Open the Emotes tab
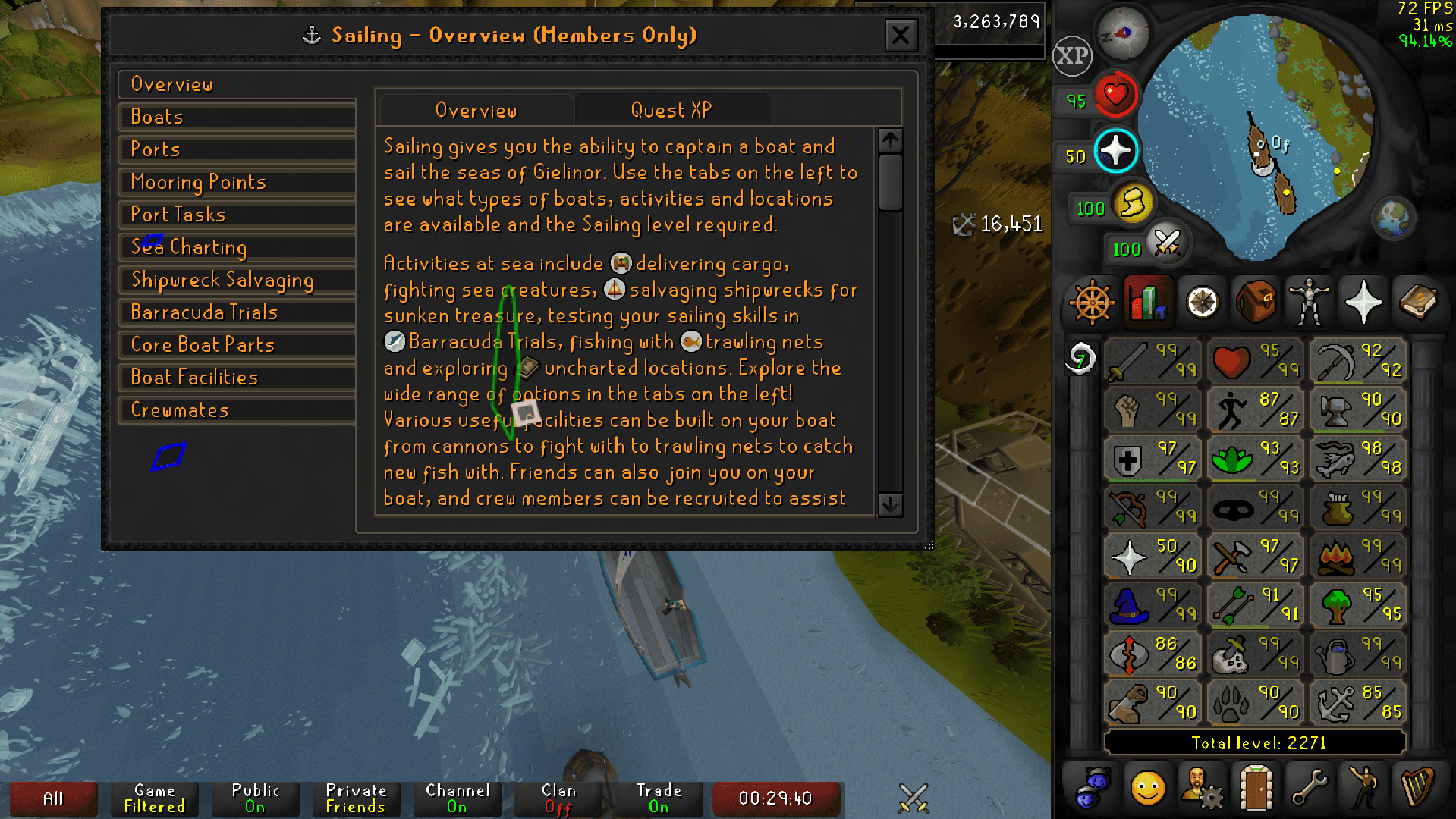Image resolution: width=1456 pixels, height=819 pixels. 1363,787
